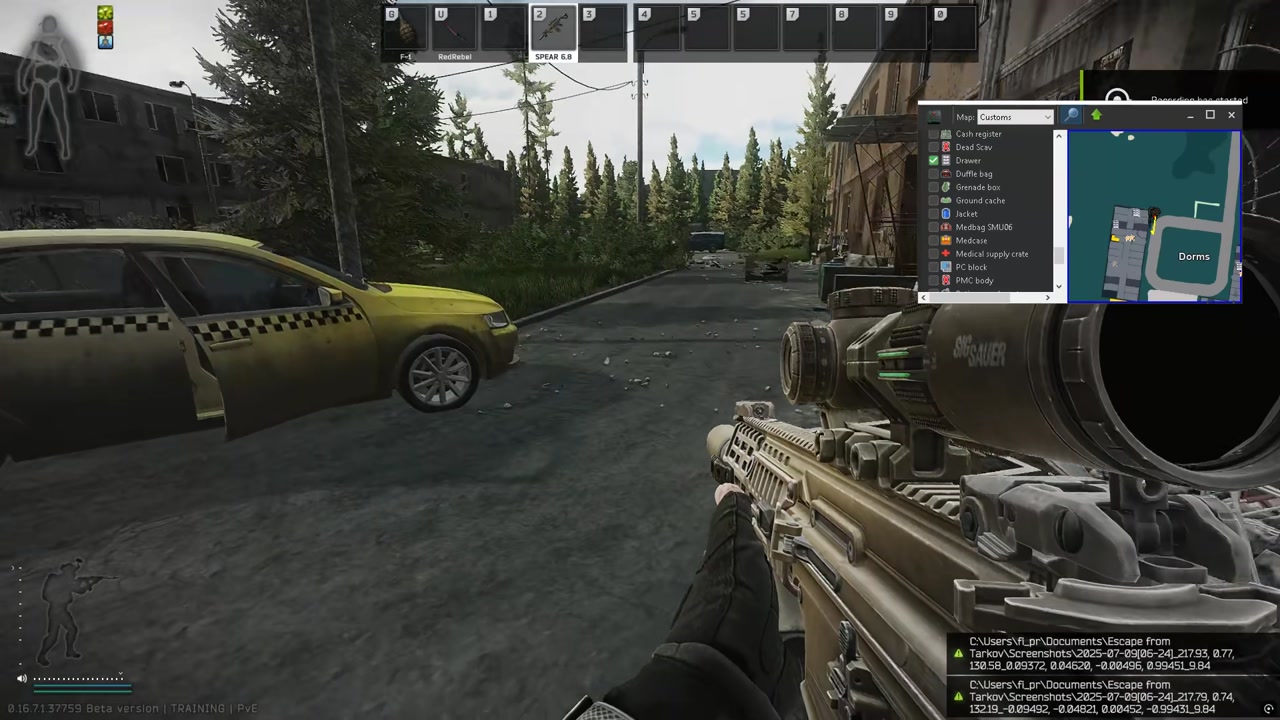Uncheck the Drawer filter checkbox
Screen dimensions: 1280x720
[934, 161]
